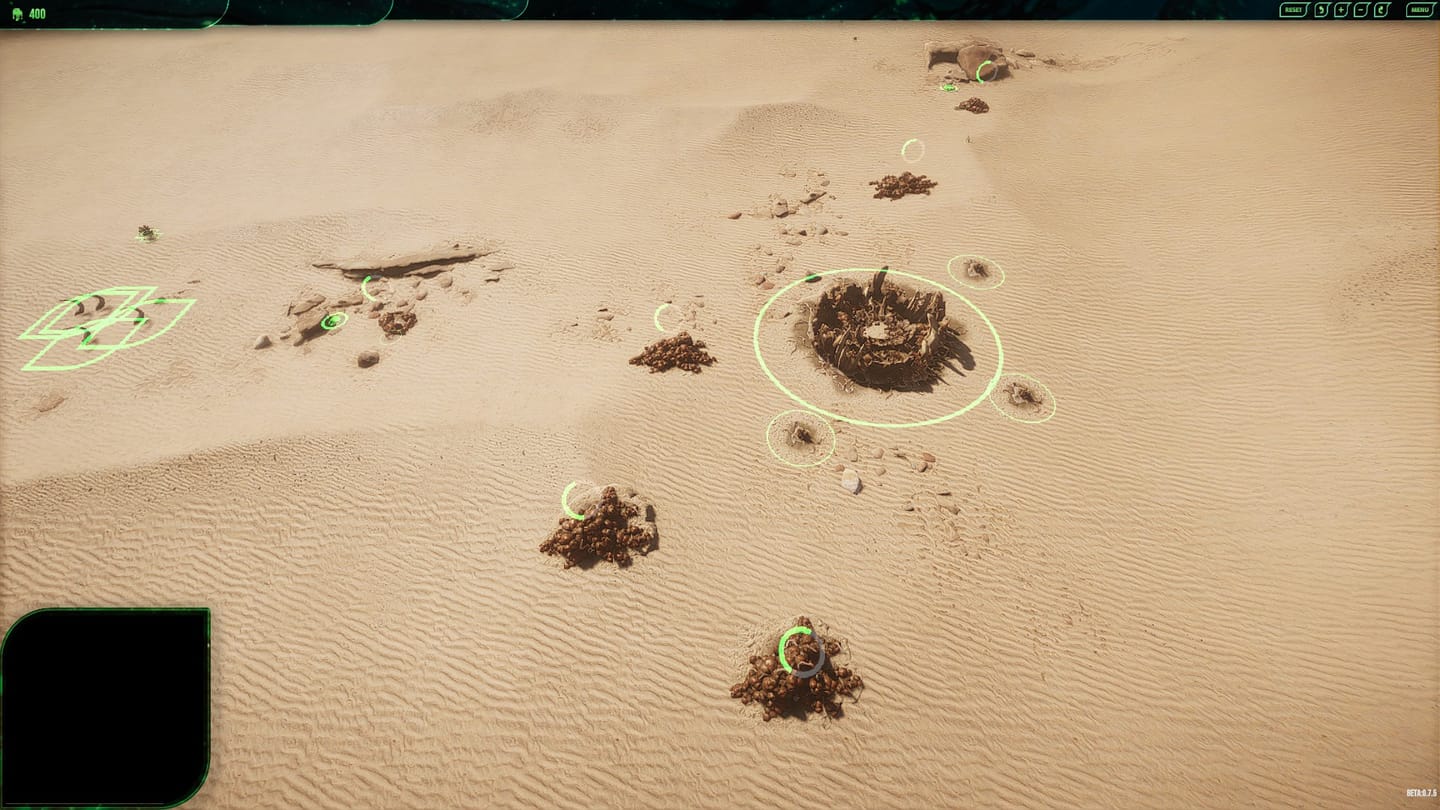This screenshot has height=810, width=1440.
Task: Click the black minimap panel
Action: pos(105,707)
